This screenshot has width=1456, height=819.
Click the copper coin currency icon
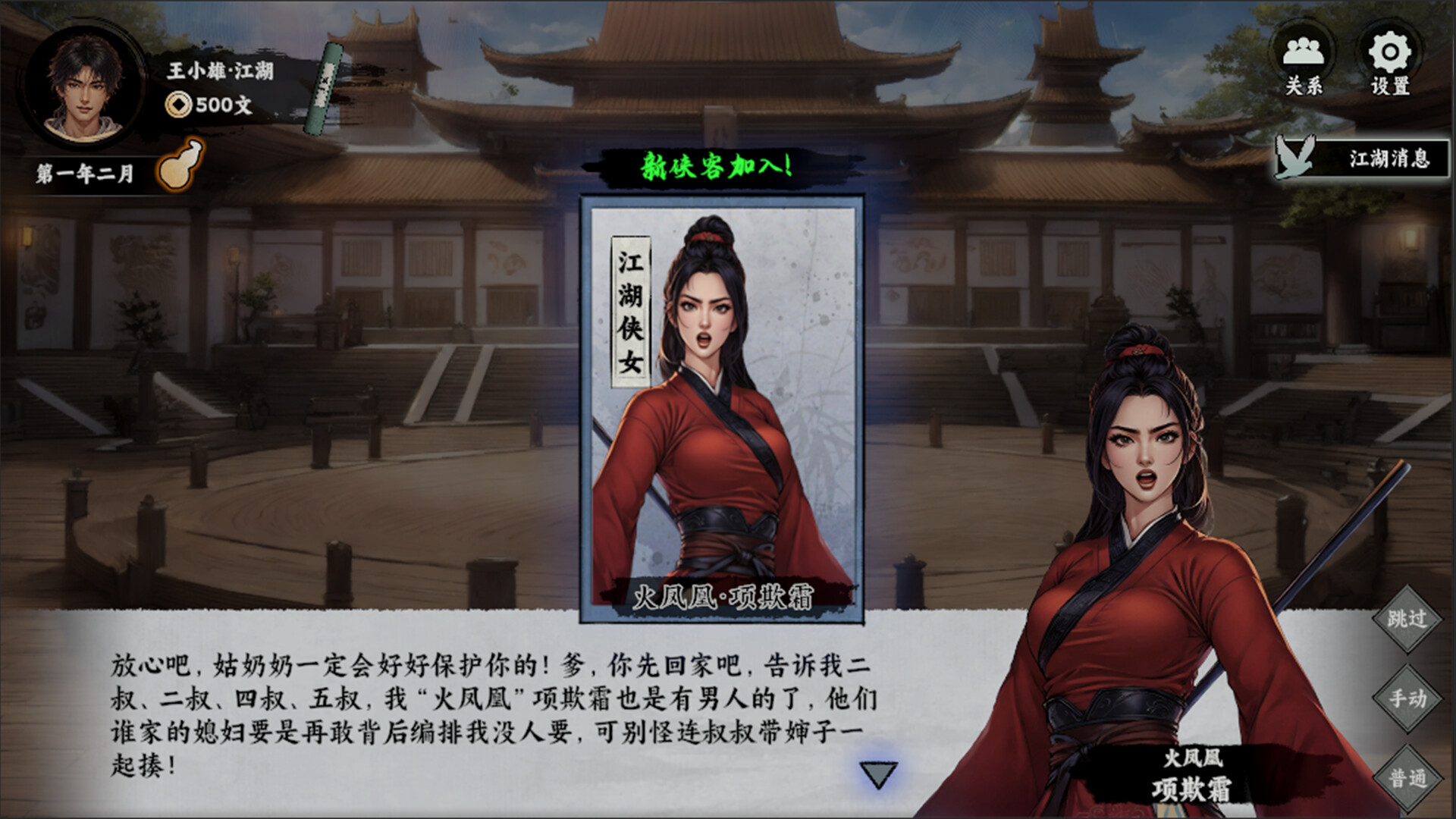tap(178, 105)
